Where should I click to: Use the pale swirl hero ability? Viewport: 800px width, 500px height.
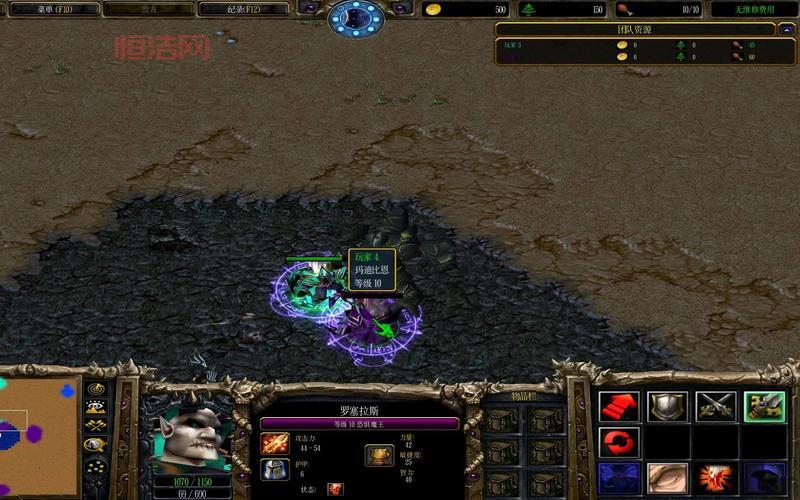point(666,477)
